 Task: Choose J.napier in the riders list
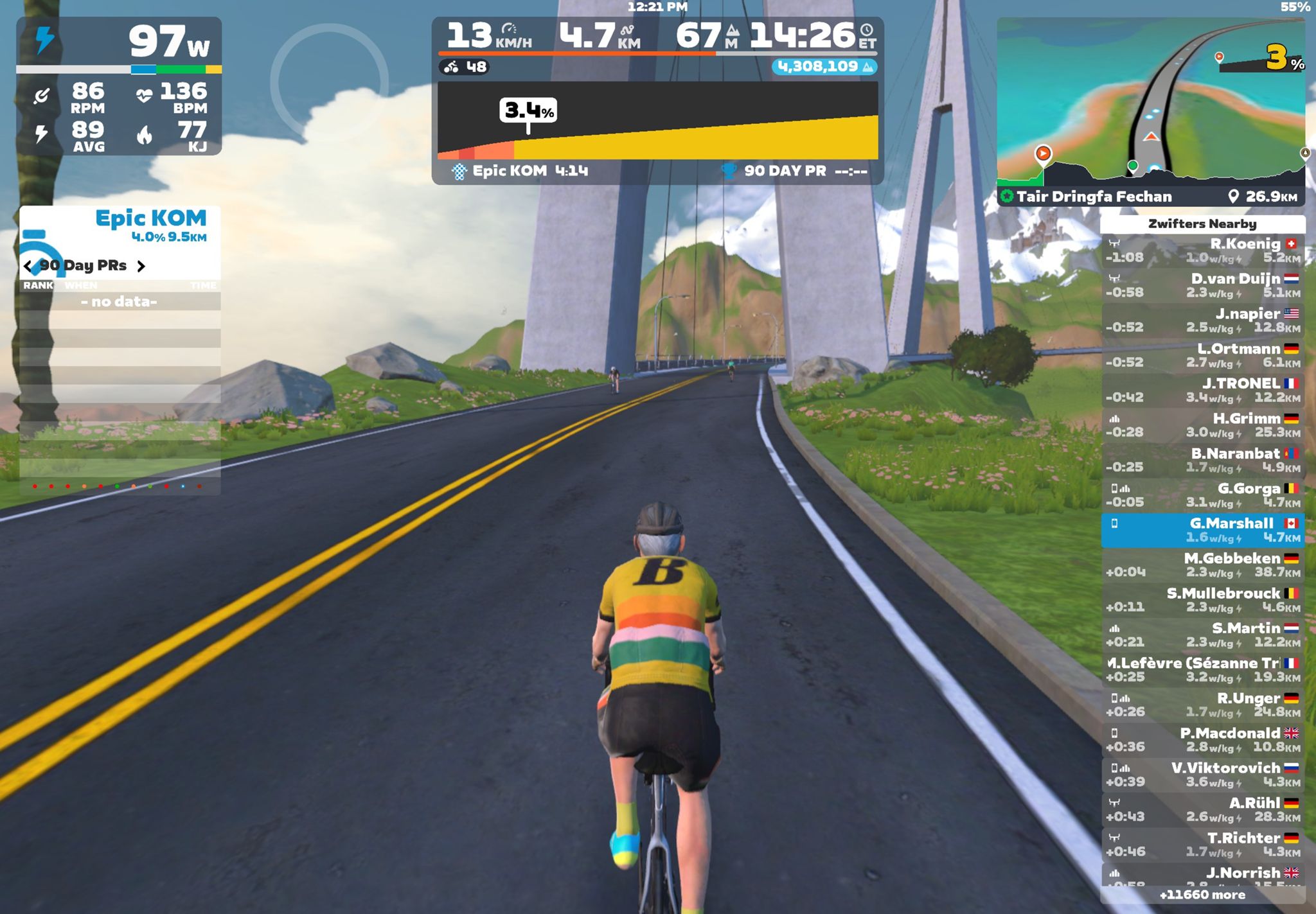tap(1202, 321)
